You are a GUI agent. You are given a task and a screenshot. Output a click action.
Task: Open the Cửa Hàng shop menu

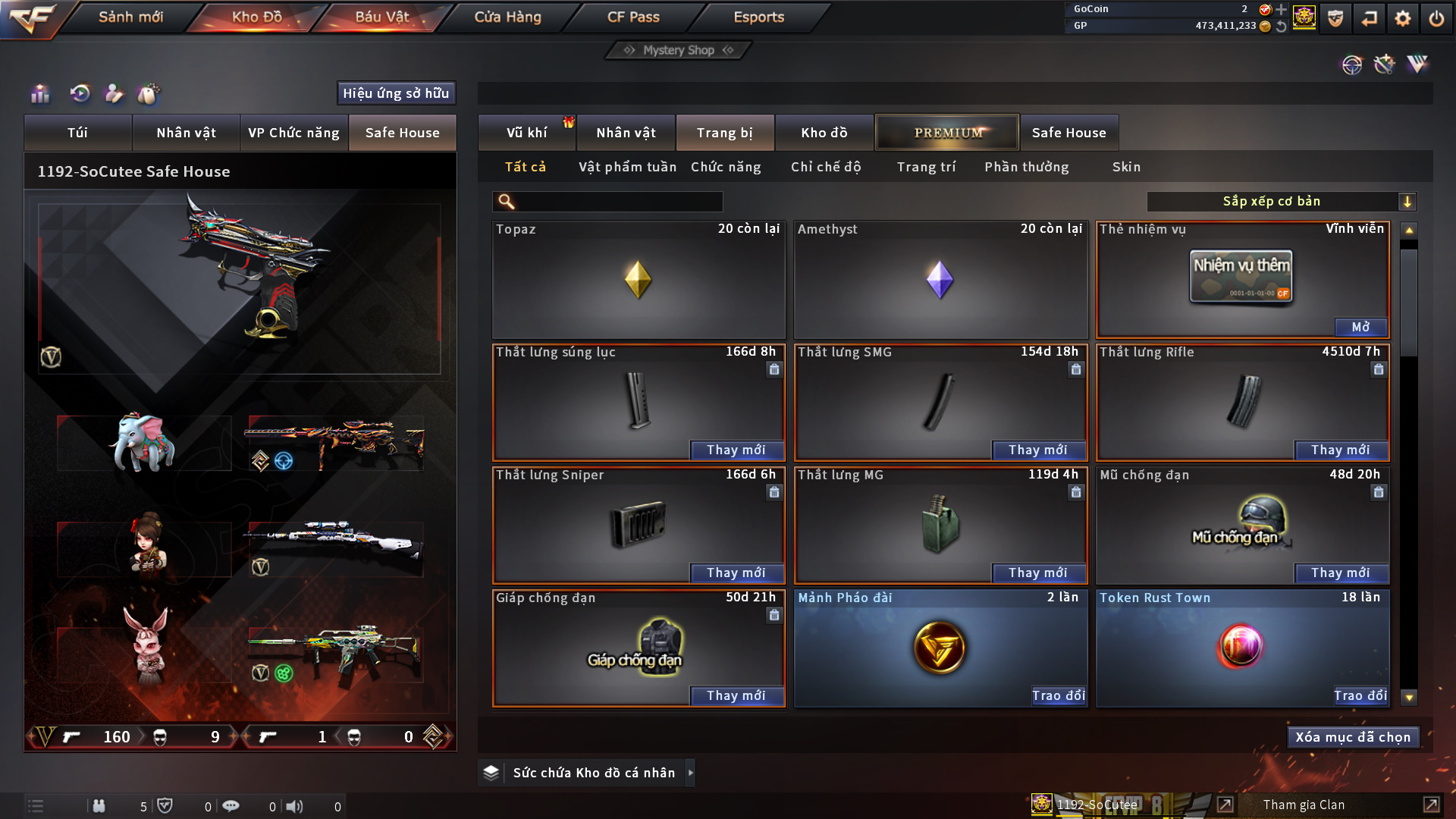pos(507,17)
